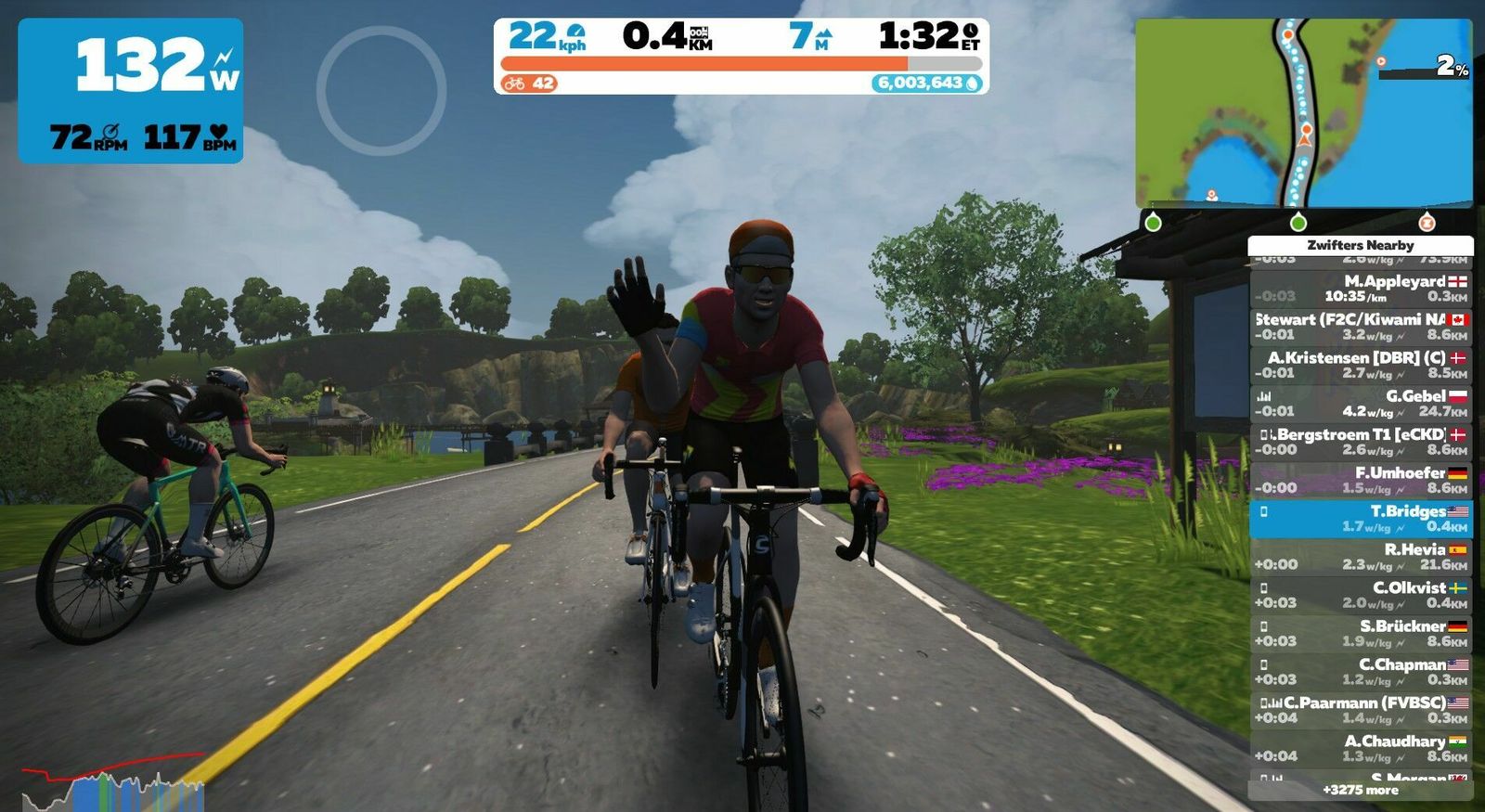Pick G.Gebel from Zwifters Nearby
This screenshot has width=1485, height=812.
(1360, 403)
